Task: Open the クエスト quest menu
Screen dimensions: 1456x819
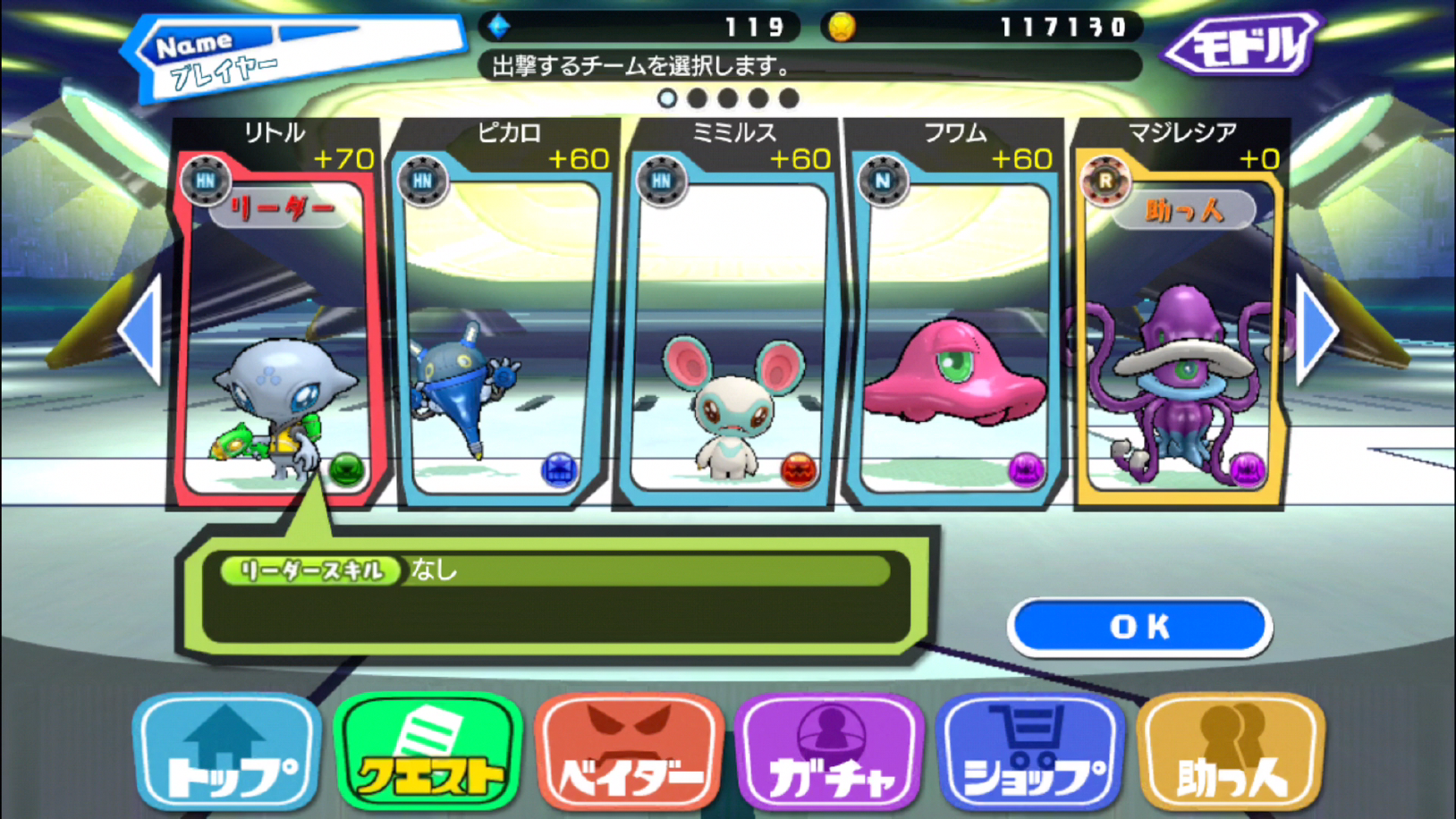Action: pyautogui.click(x=429, y=753)
